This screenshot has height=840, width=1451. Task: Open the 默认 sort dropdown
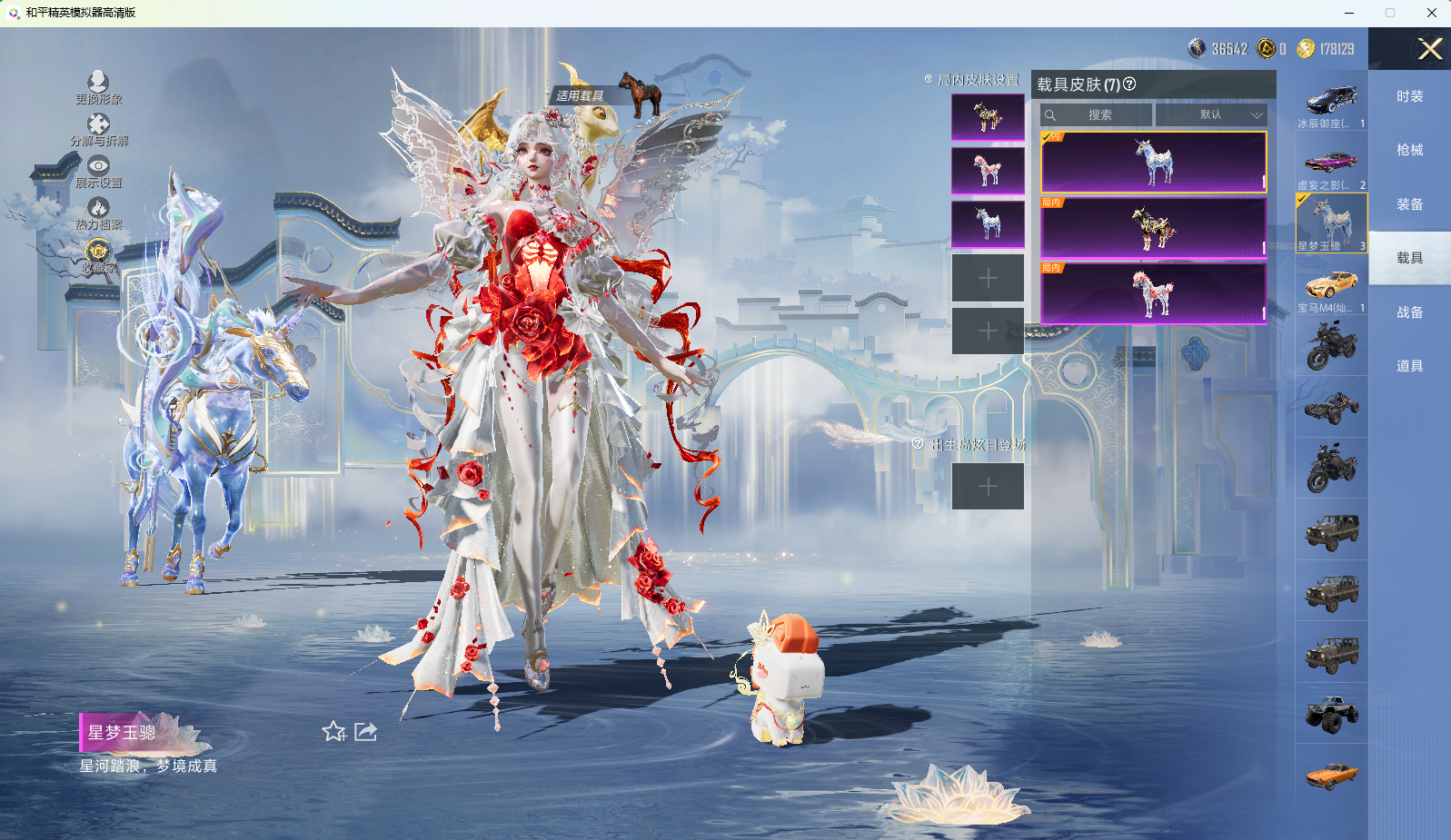coord(1211,115)
